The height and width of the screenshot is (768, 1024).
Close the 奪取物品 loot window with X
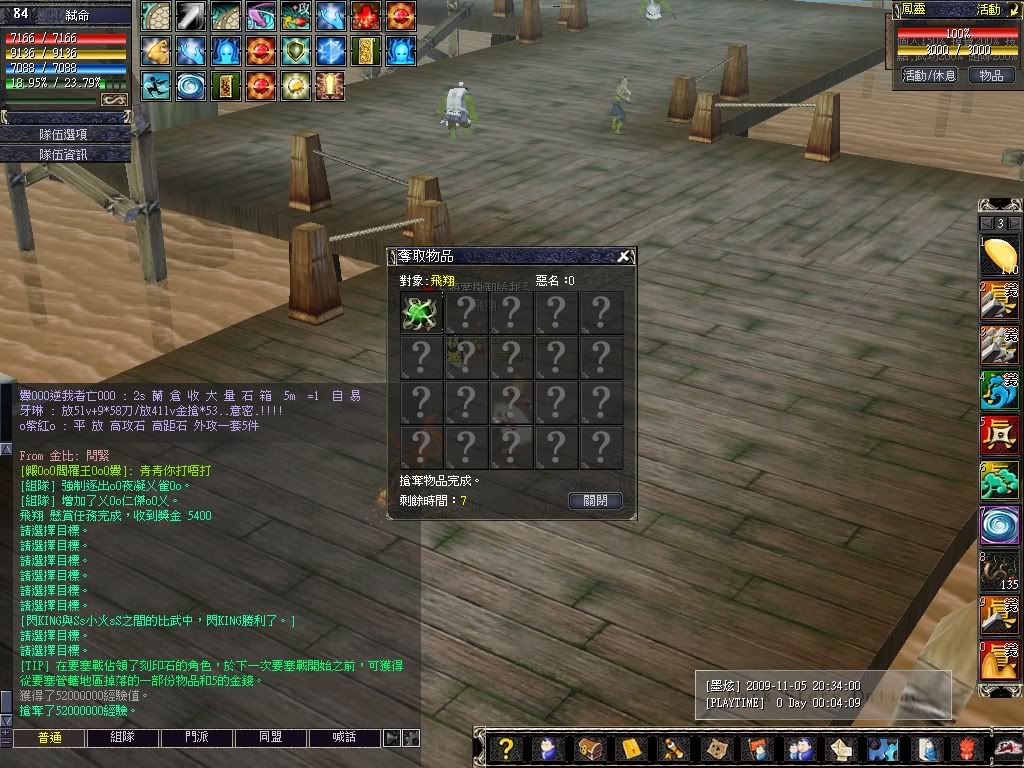pos(624,256)
